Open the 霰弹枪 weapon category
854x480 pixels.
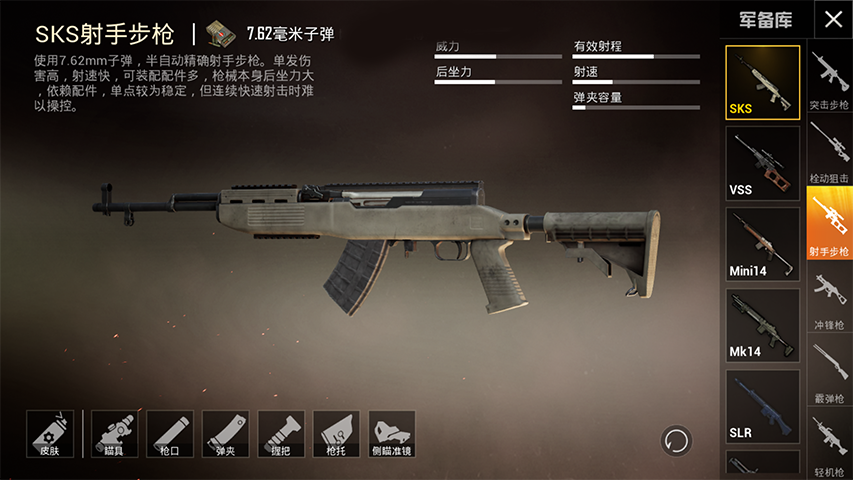pos(829,371)
